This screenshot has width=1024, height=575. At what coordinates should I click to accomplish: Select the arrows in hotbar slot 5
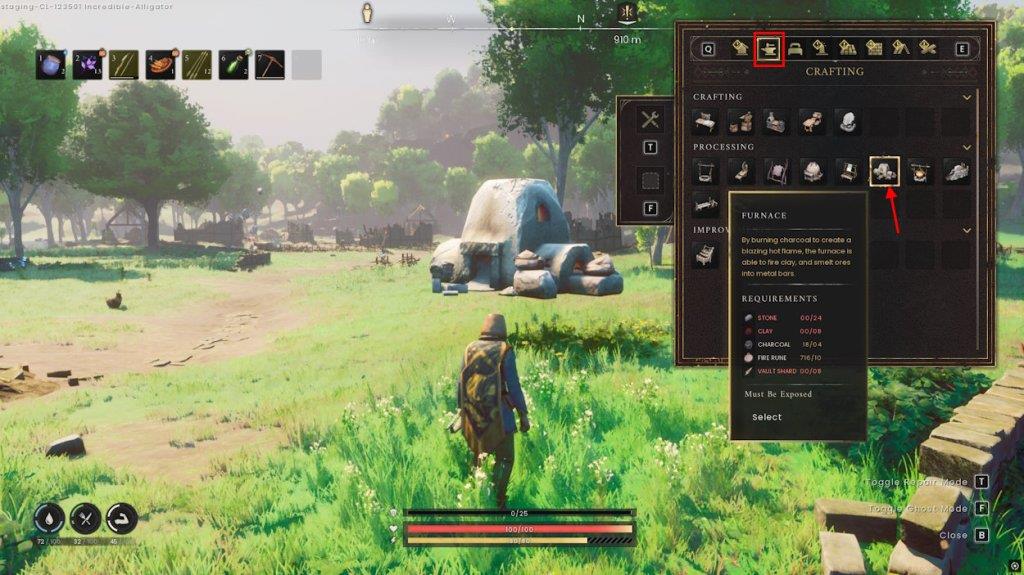coord(197,65)
